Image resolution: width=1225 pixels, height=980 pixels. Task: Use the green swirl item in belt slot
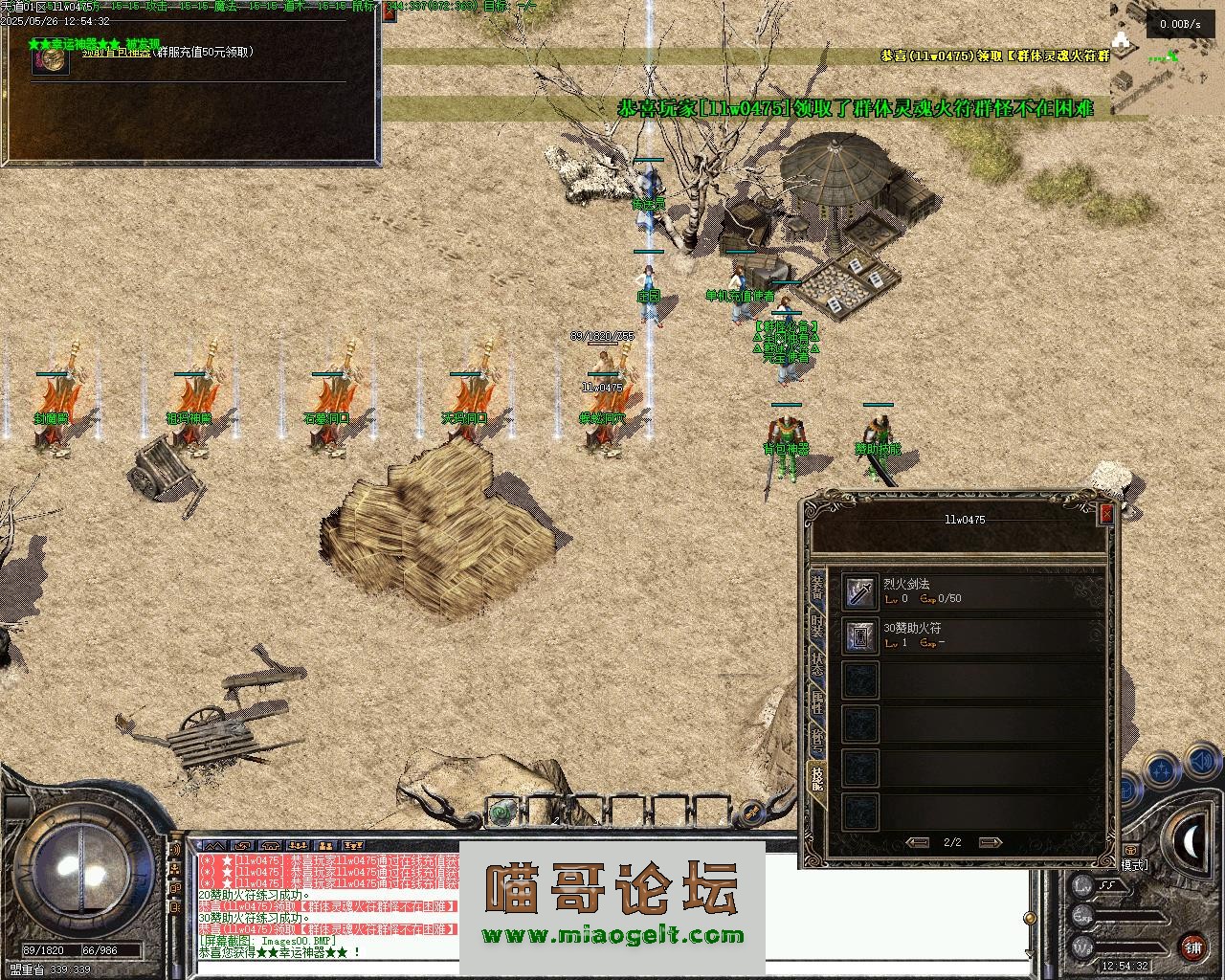point(500,813)
